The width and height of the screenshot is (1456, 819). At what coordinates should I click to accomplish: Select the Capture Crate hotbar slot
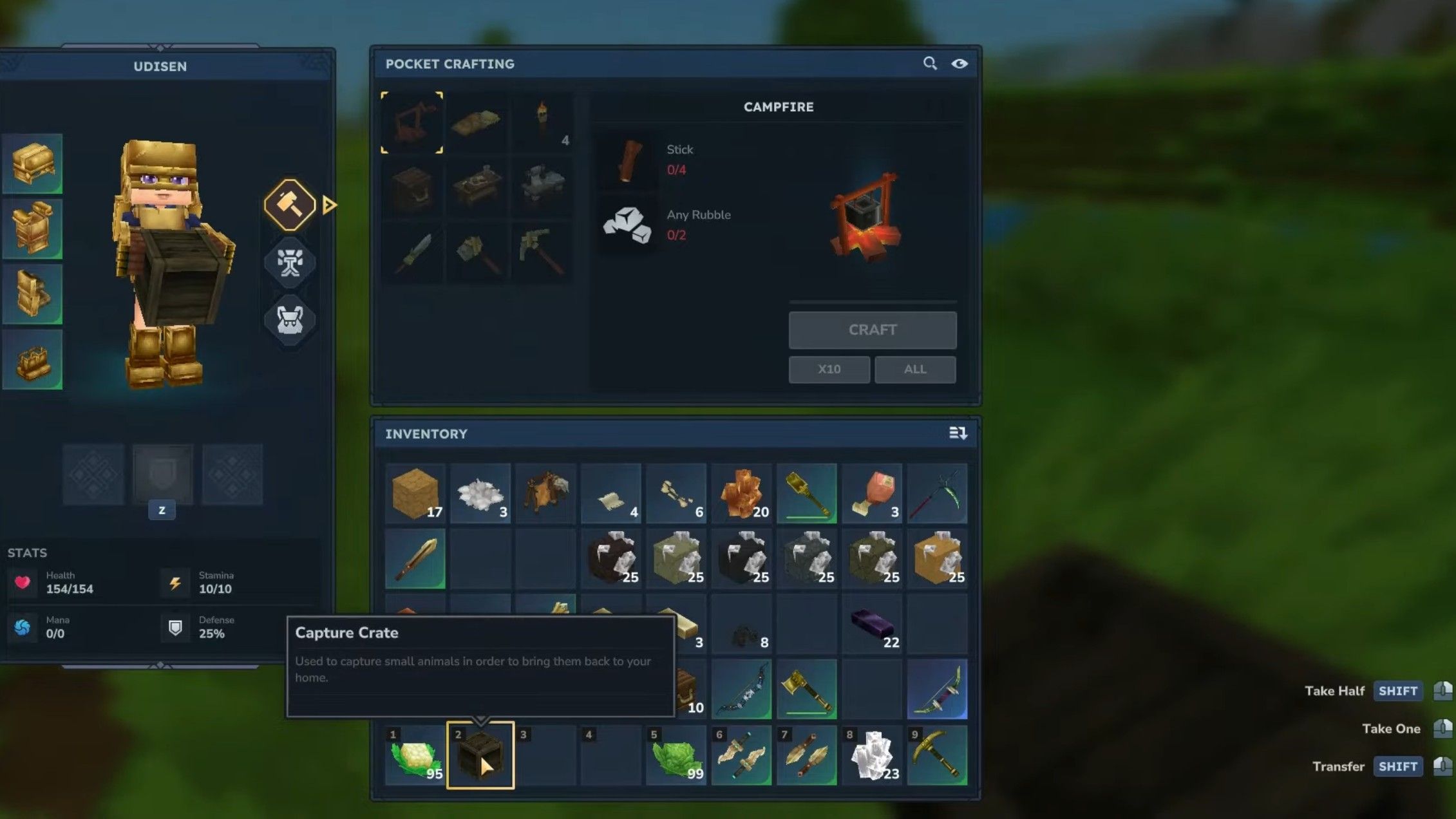(480, 755)
